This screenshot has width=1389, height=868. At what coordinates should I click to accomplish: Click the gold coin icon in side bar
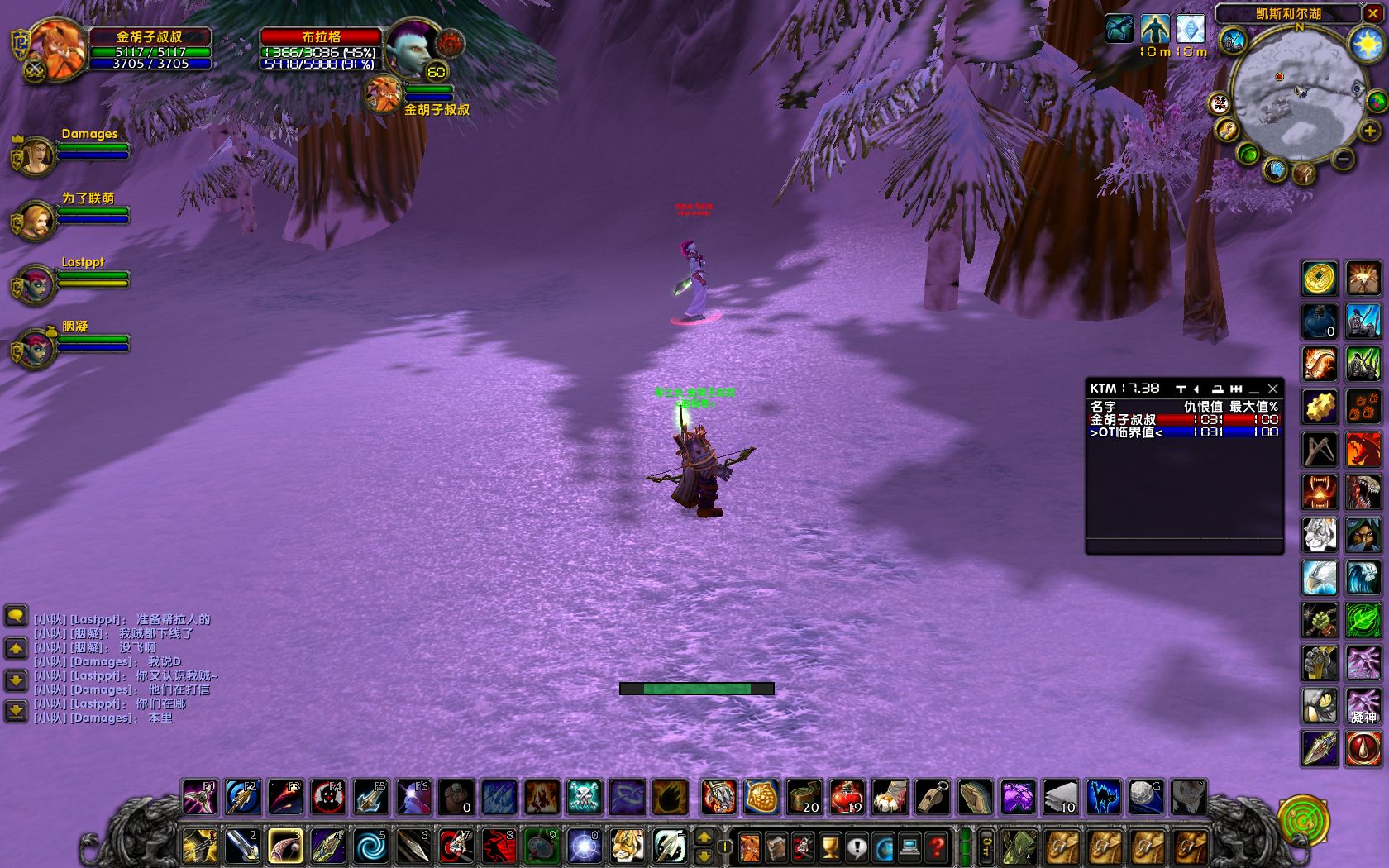pos(1320,279)
